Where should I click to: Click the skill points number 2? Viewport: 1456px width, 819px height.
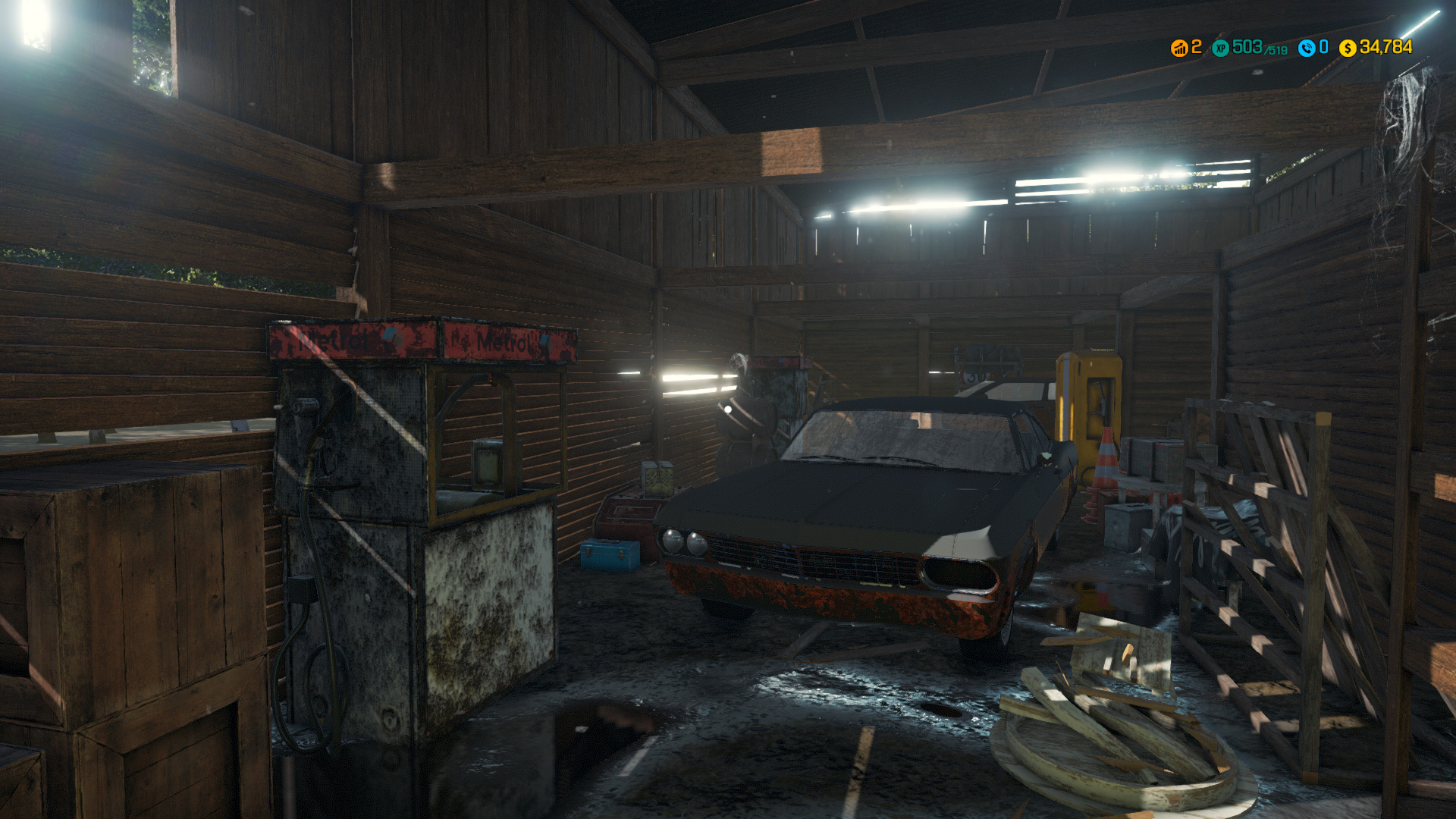(x=1197, y=48)
